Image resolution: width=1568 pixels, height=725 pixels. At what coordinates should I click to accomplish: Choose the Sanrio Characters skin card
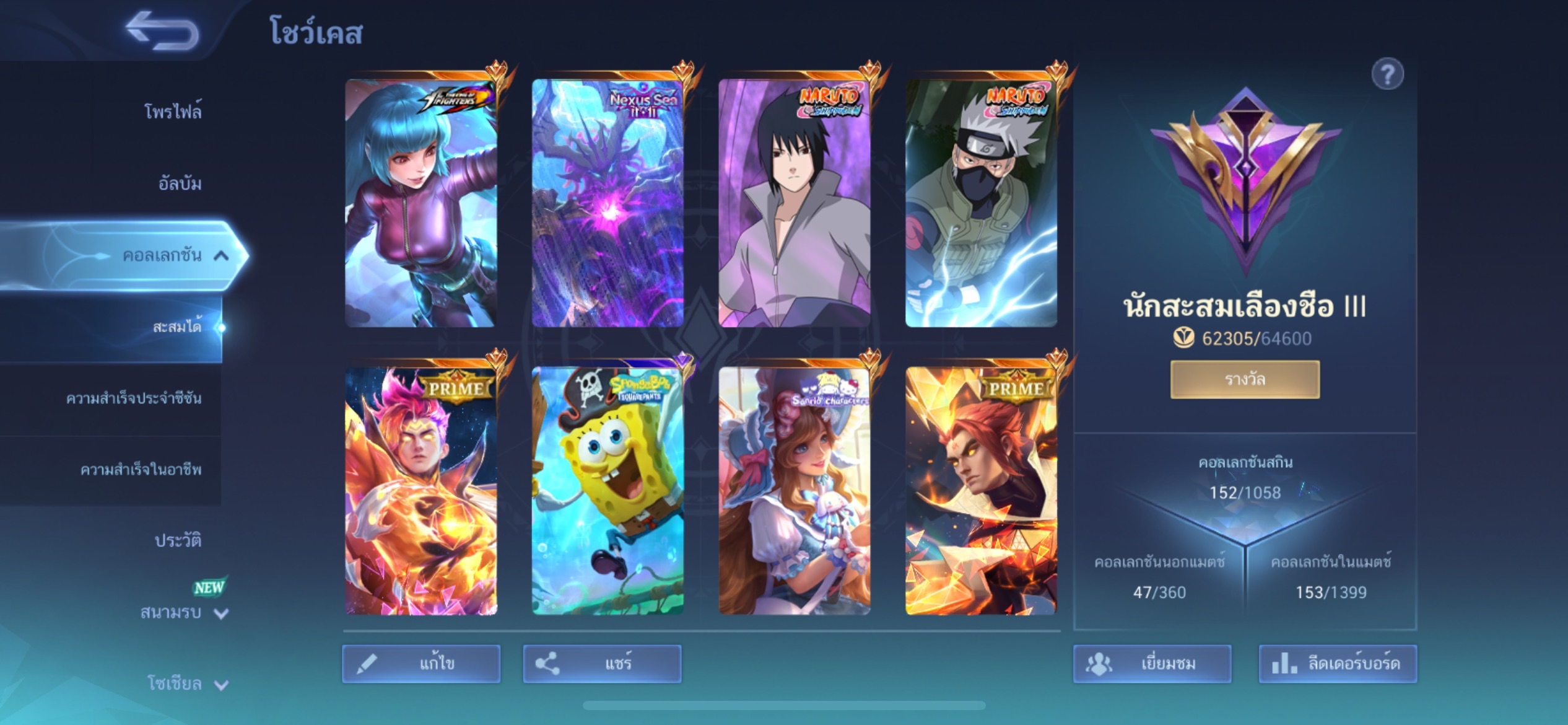tap(795, 491)
